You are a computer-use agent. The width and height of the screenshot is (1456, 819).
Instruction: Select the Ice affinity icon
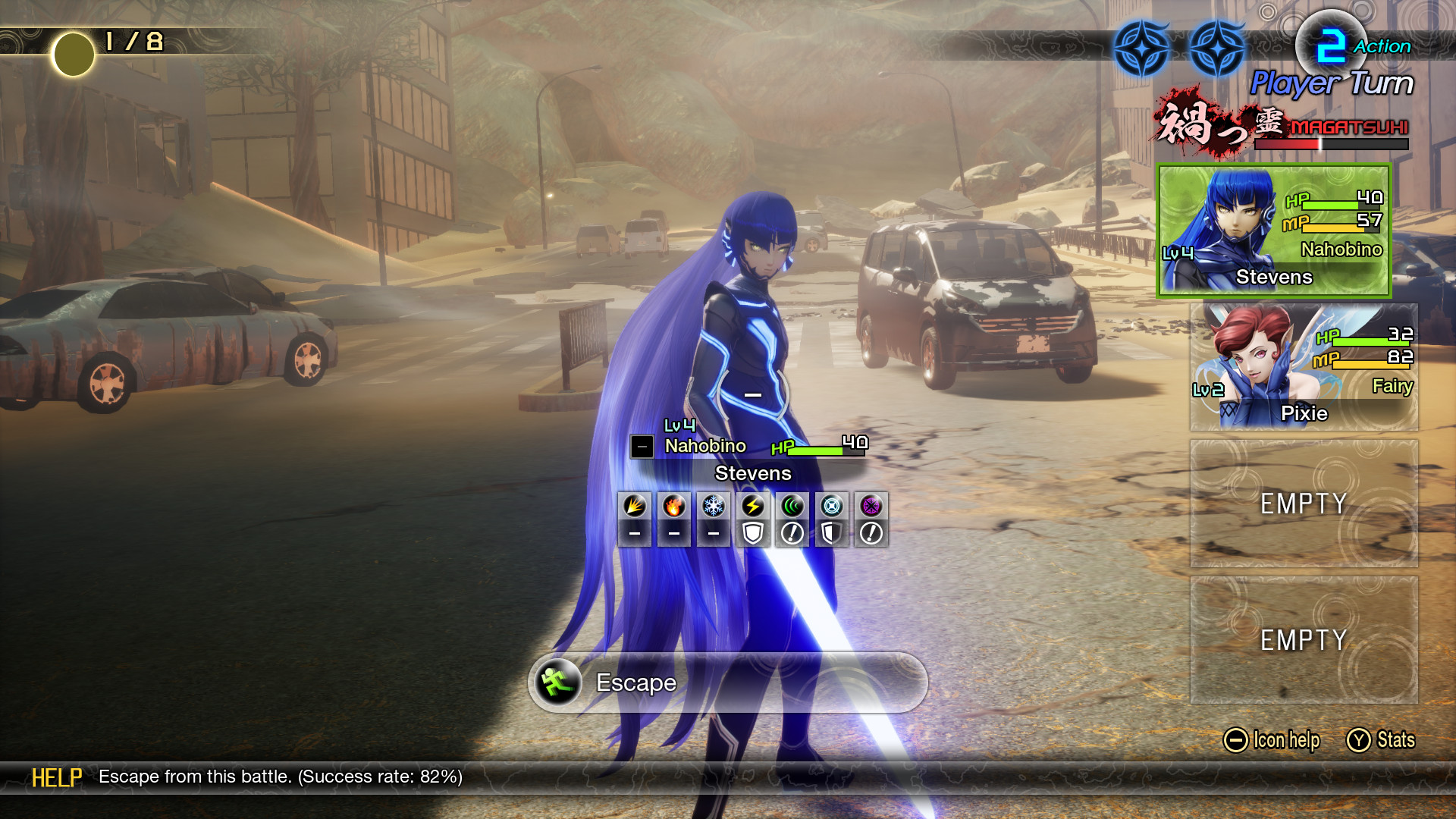pyautogui.click(x=713, y=507)
